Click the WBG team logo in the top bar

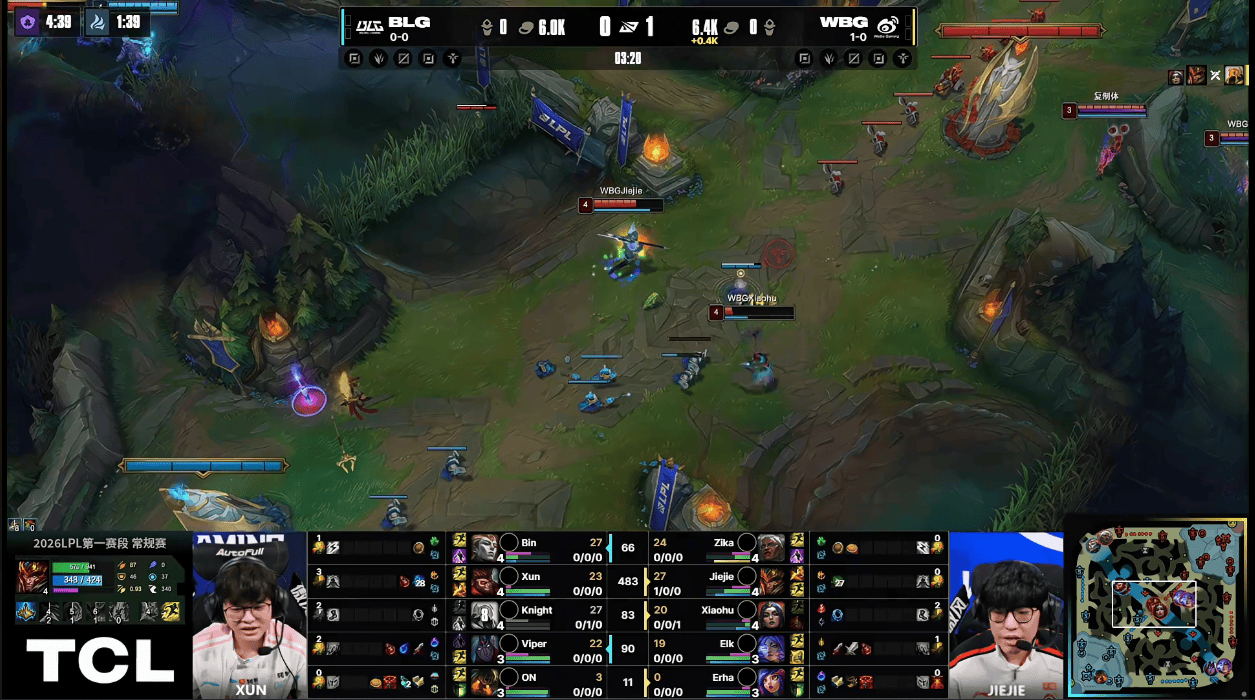pos(887,24)
